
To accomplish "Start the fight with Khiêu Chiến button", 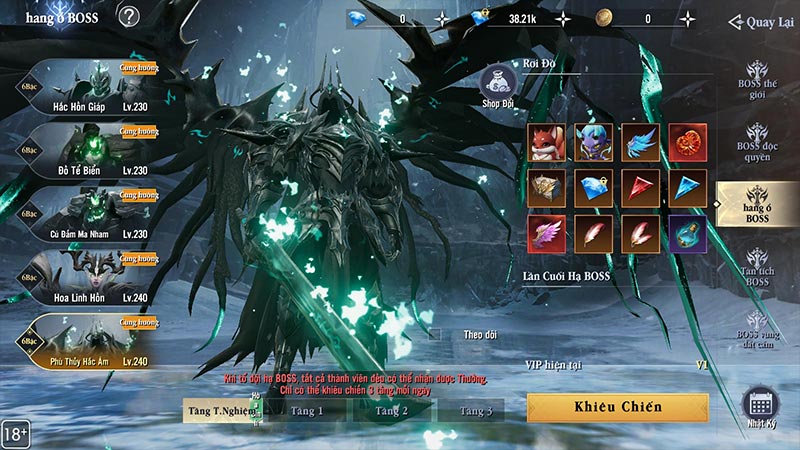I will click(617, 407).
